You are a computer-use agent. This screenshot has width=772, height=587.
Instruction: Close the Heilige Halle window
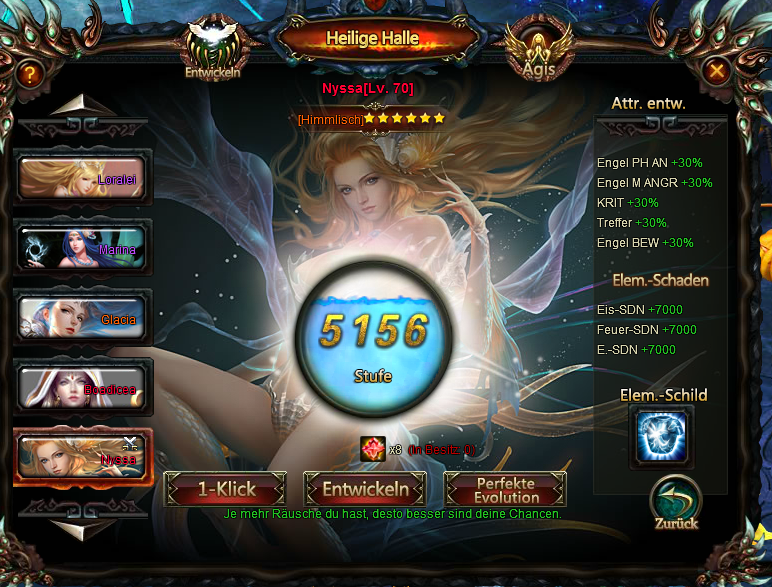coord(717,71)
